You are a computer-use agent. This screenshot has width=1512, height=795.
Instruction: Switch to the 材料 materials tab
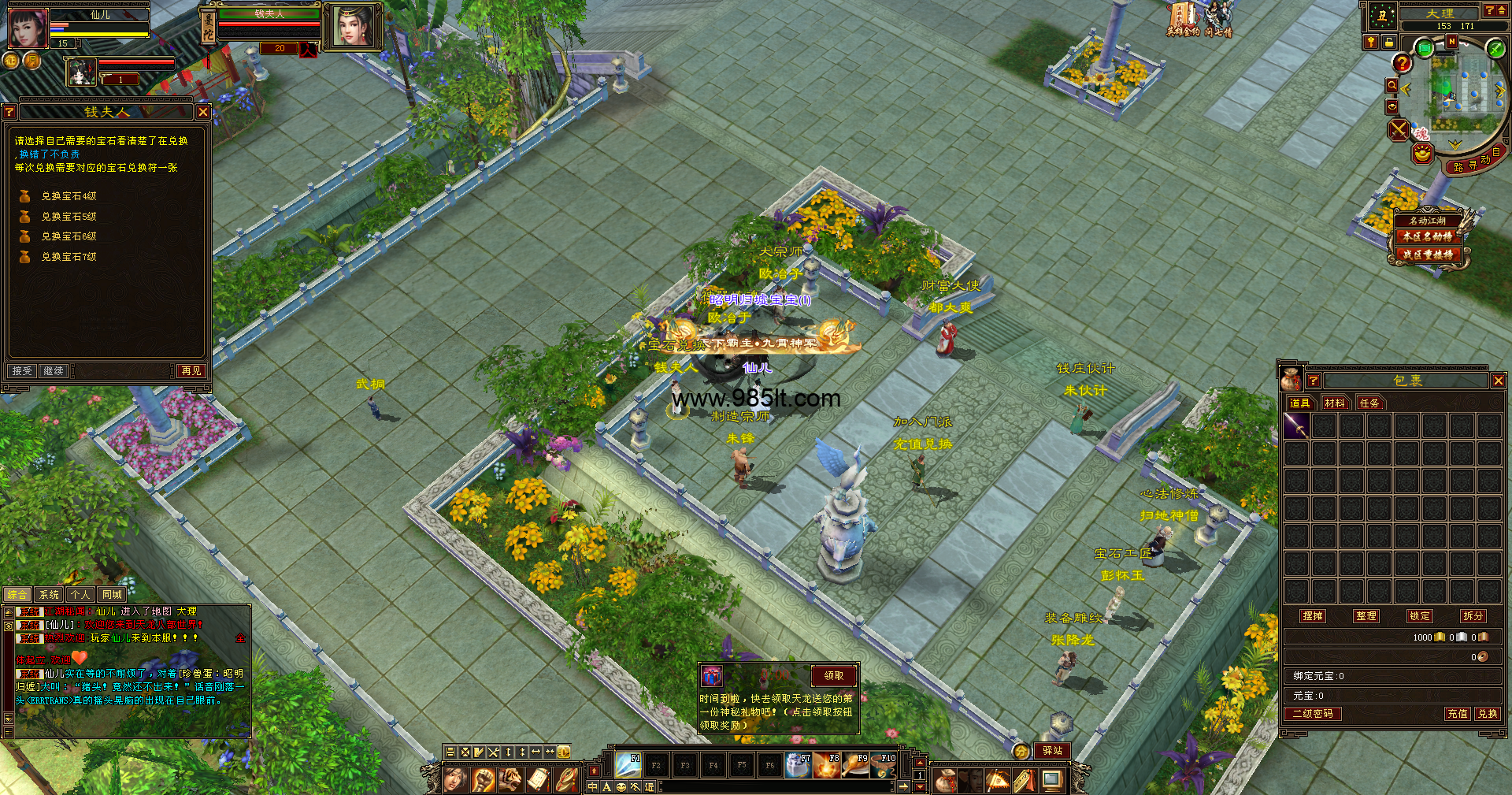(x=1334, y=403)
